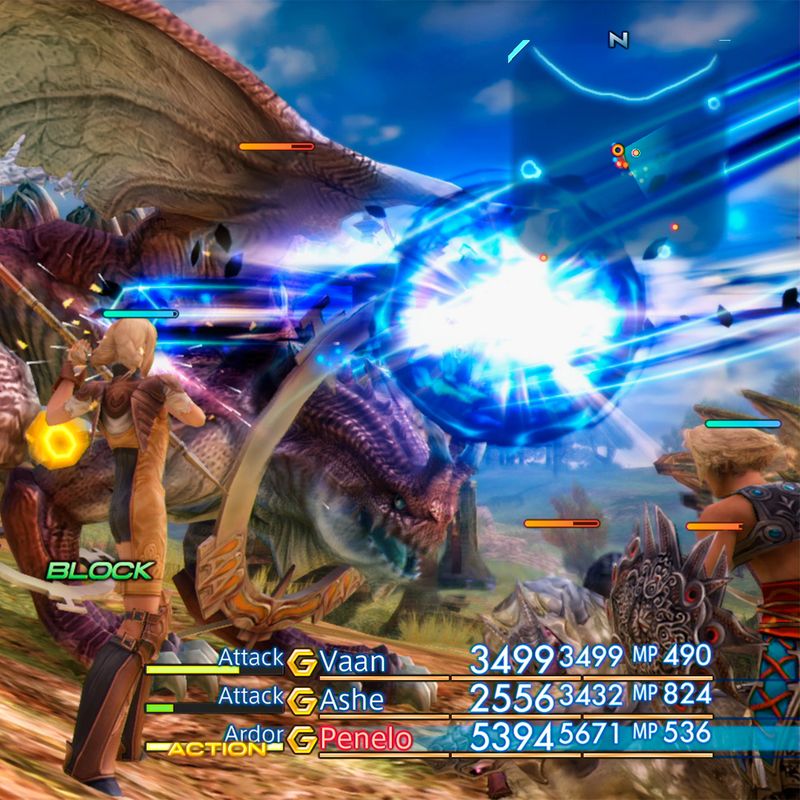Toggle Ashe's gambit G icon
This screenshot has height=800, width=800.
[x=301, y=701]
